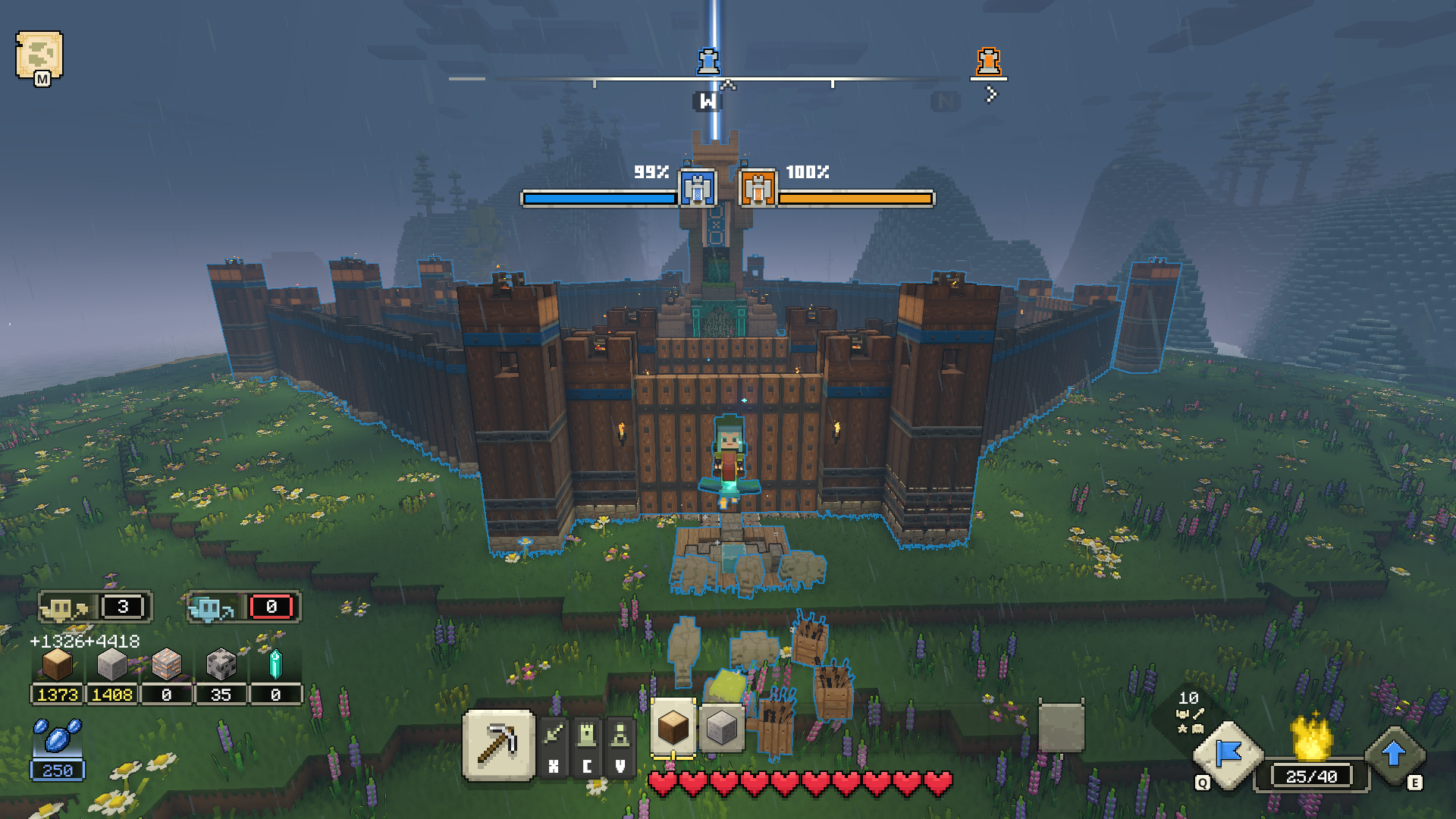Image resolution: width=1456 pixels, height=819 pixels.
Task: Click the diamond resource icon
Action: (x=275, y=665)
